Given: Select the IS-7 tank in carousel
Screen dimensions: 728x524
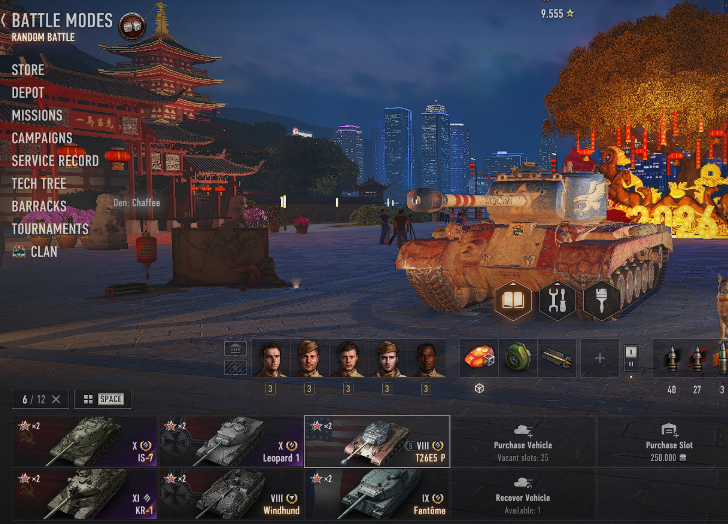Looking at the screenshot, I should click(85, 442).
